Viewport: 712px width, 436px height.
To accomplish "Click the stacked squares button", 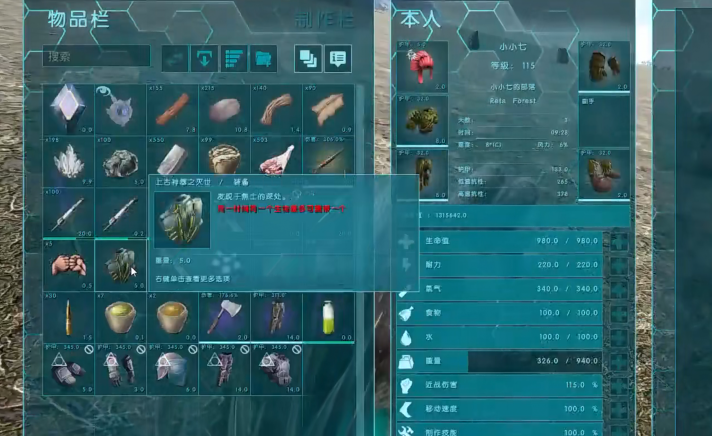I will 307,58.
